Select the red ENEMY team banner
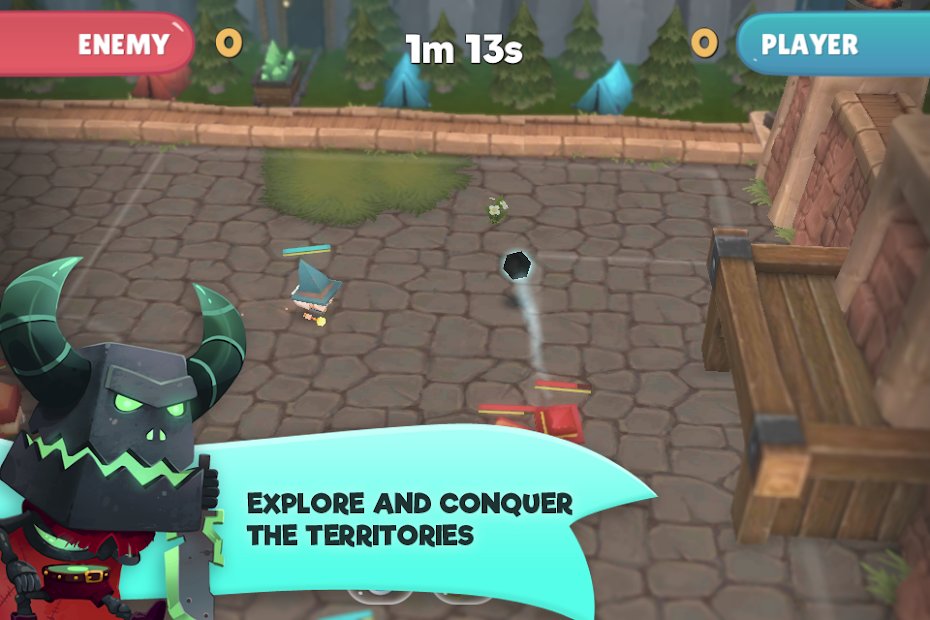This screenshot has width=930, height=620. tap(98, 44)
